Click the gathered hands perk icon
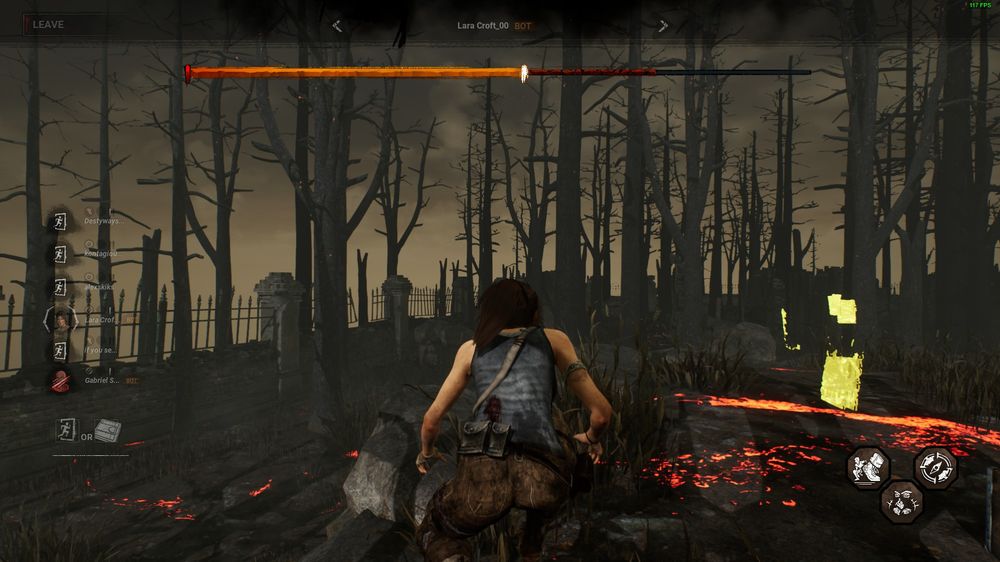This screenshot has height=562, width=1000. pyautogui.click(x=901, y=500)
